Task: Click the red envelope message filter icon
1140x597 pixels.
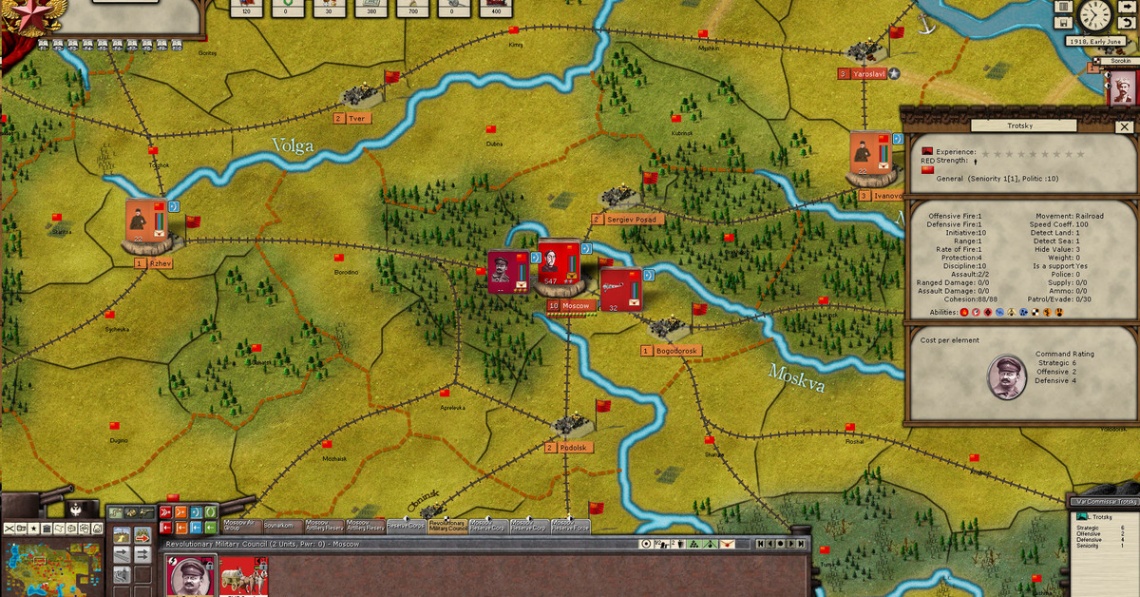Action: pyautogui.click(x=728, y=544)
